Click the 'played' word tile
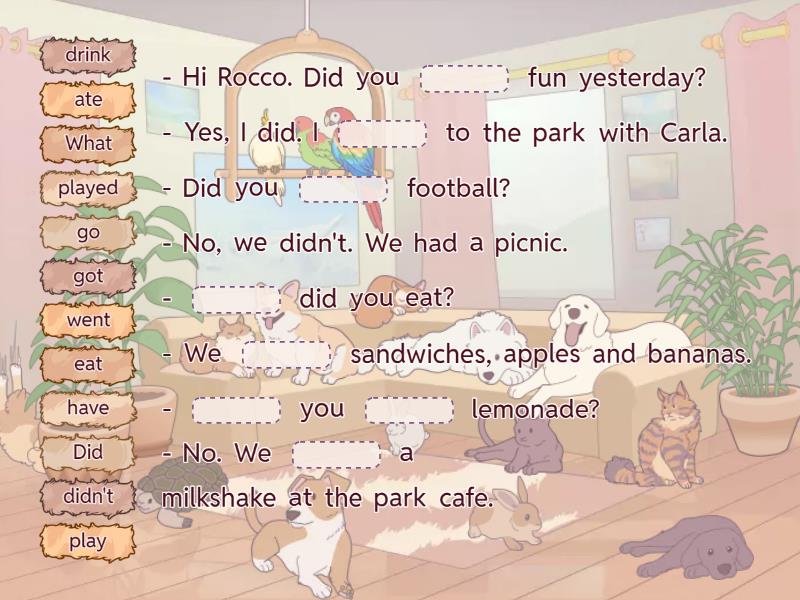This screenshot has height=600, width=800. coord(88,188)
